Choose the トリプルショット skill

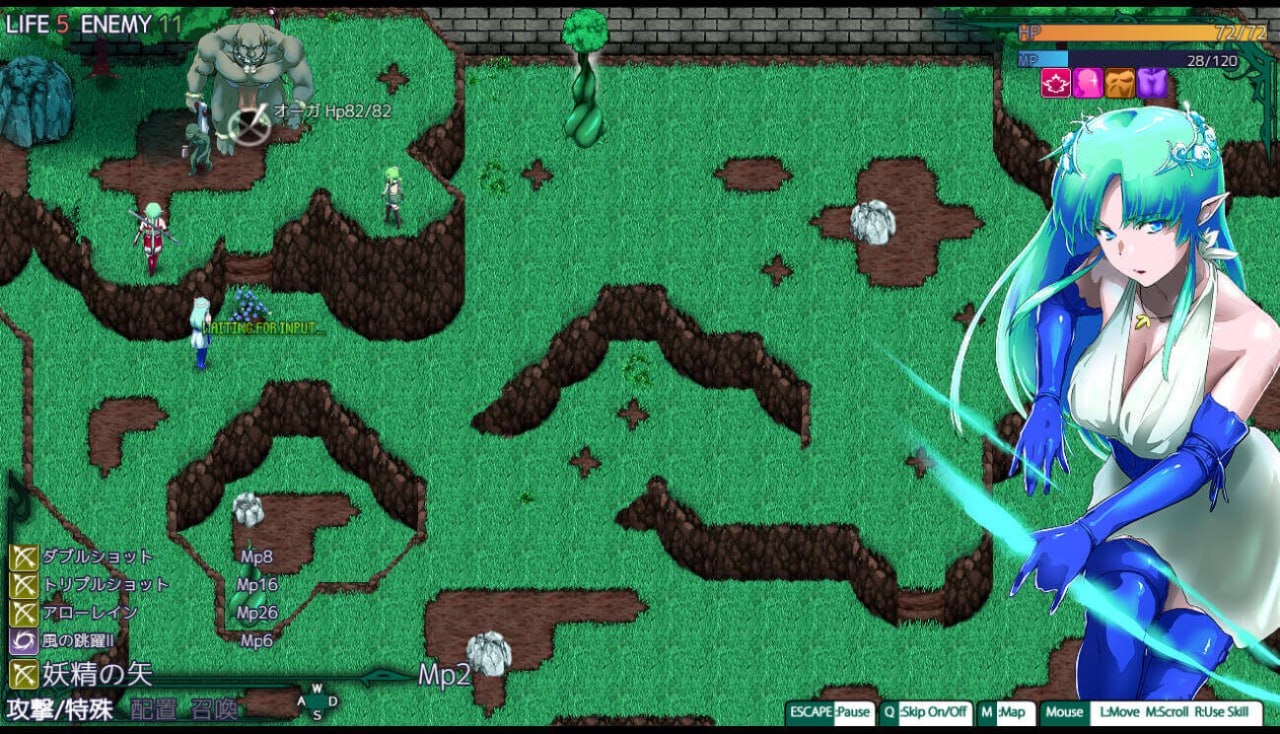[92, 585]
